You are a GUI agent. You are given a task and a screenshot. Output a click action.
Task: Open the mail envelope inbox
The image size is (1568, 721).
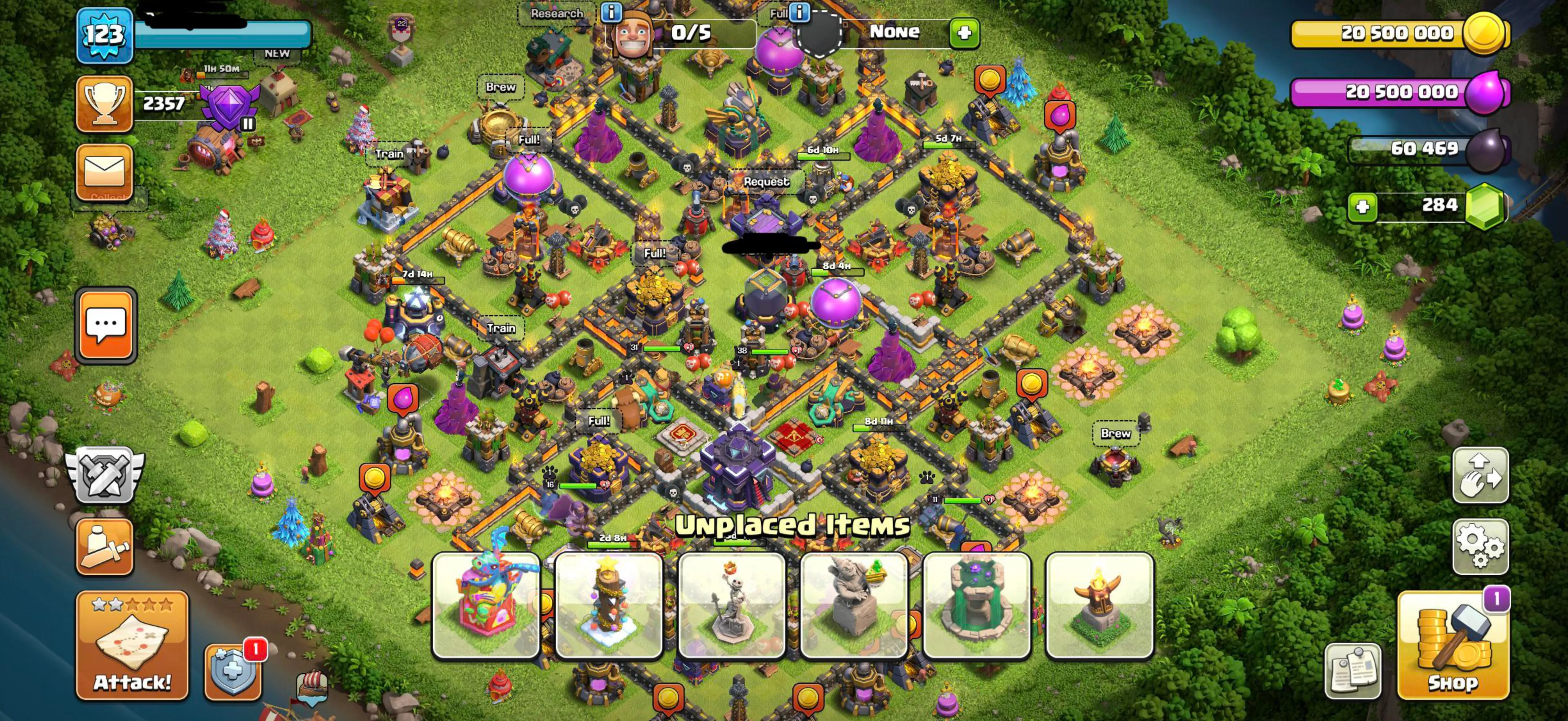pyautogui.click(x=104, y=171)
